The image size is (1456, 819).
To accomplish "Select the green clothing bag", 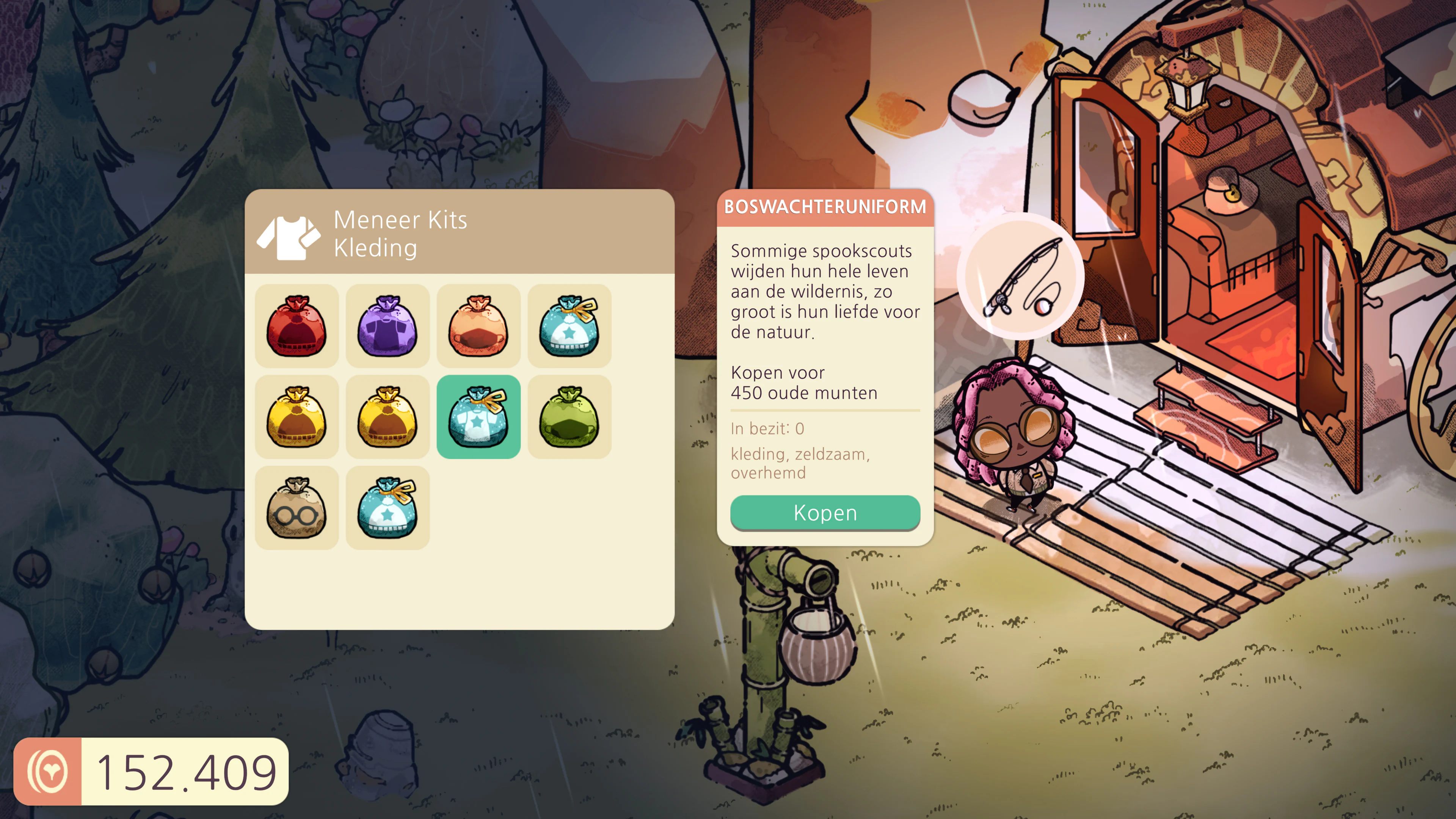I will [x=569, y=417].
